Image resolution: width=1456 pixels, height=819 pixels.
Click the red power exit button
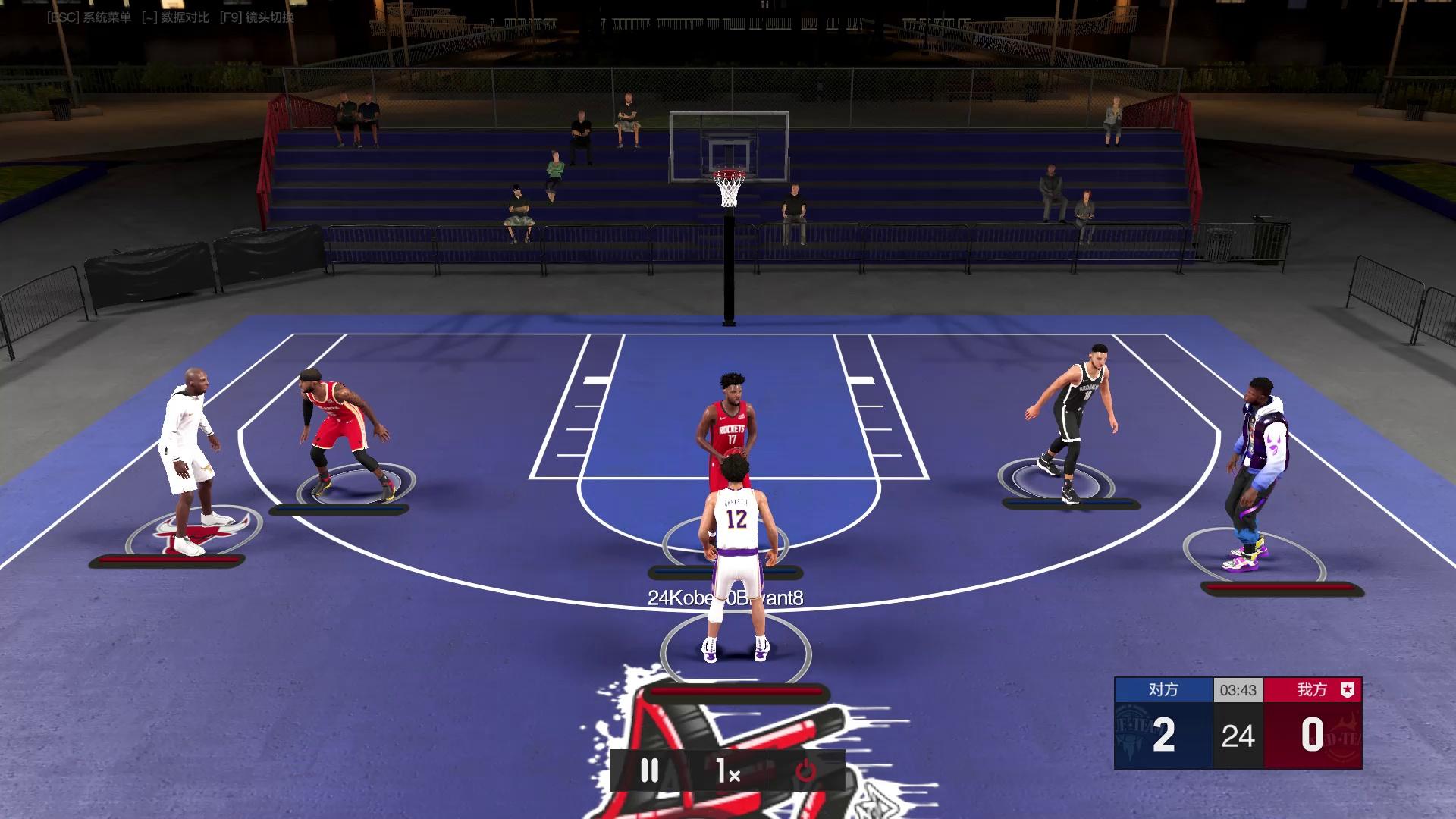[805, 771]
